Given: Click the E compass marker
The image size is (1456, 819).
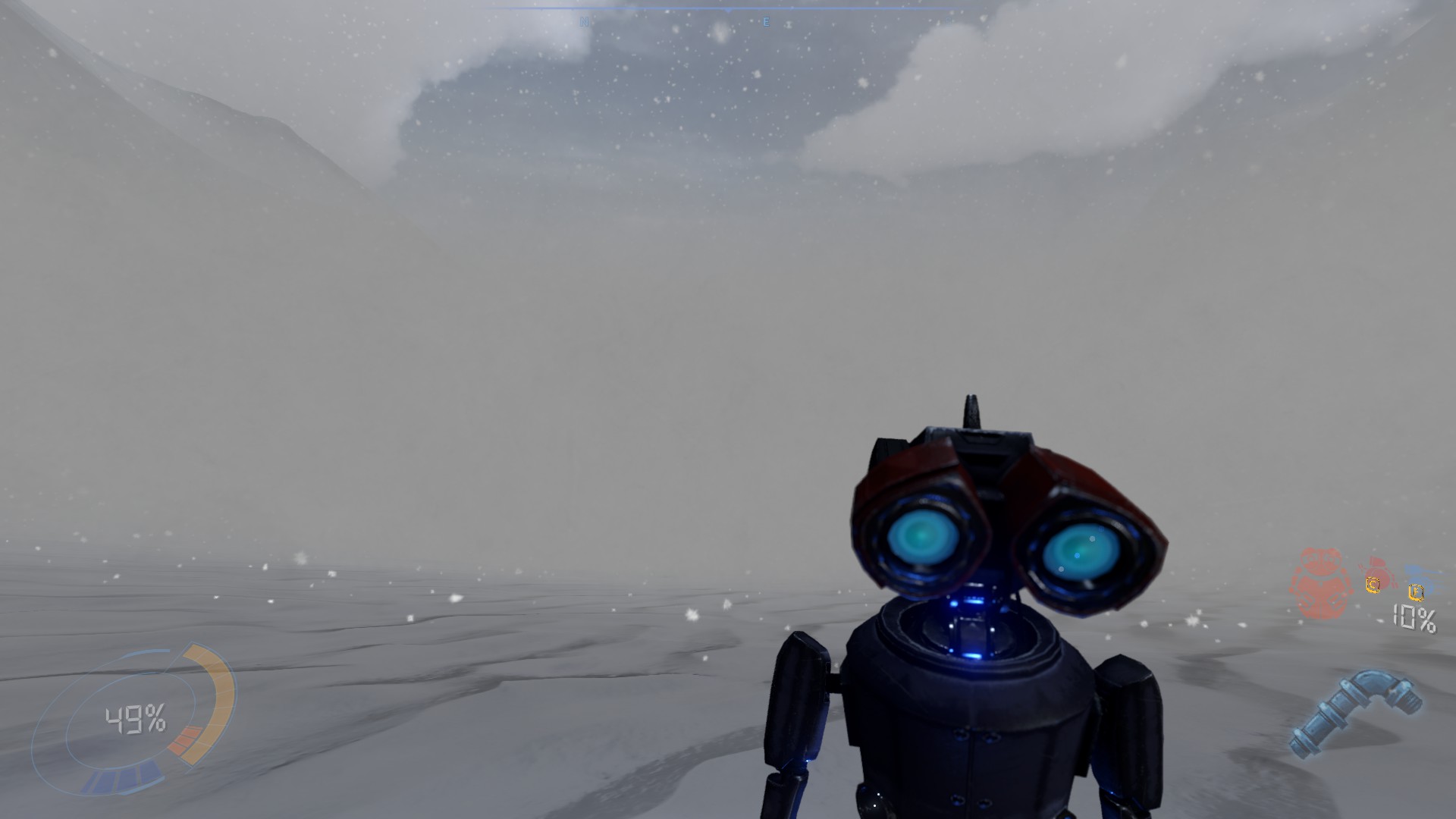Looking at the screenshot, I should pyautogui.click(x=766, y=21).
